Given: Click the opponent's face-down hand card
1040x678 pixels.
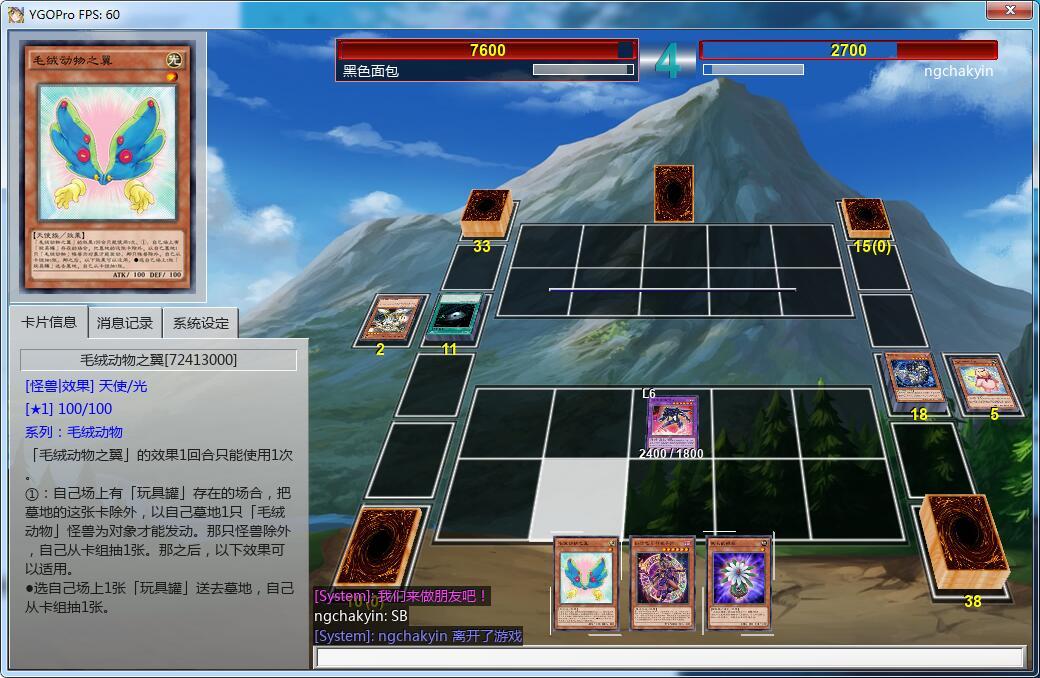Looking at the screenshot, I should pyautogui.click(x=674, y=192).
